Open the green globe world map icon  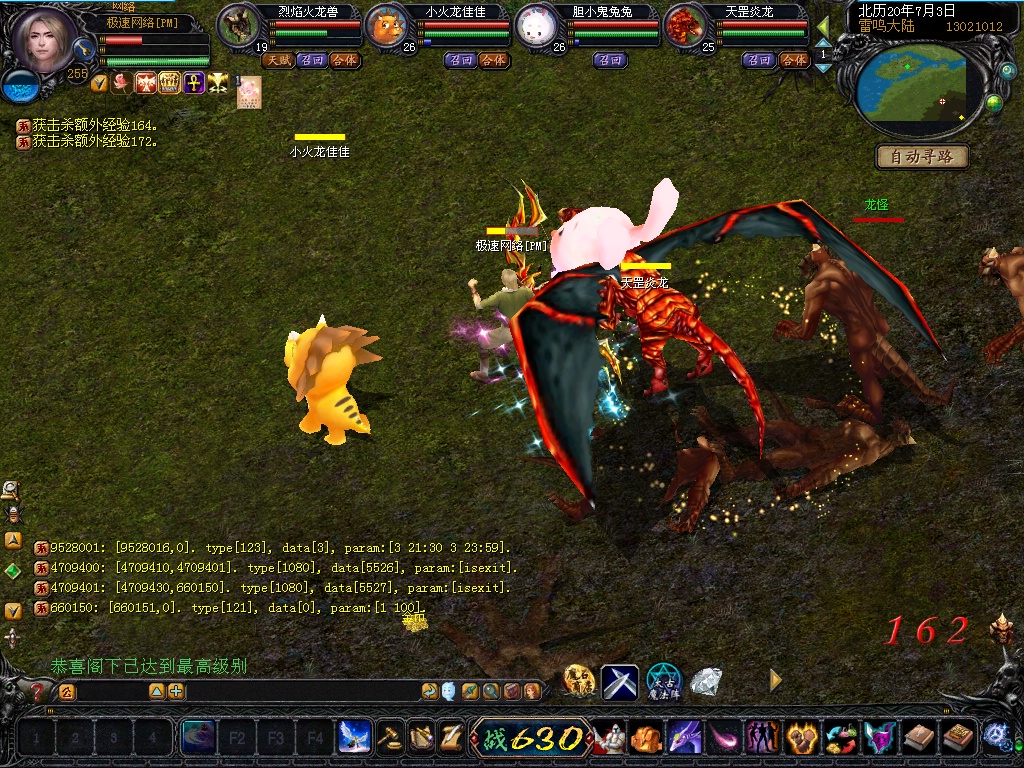[993, 102]
